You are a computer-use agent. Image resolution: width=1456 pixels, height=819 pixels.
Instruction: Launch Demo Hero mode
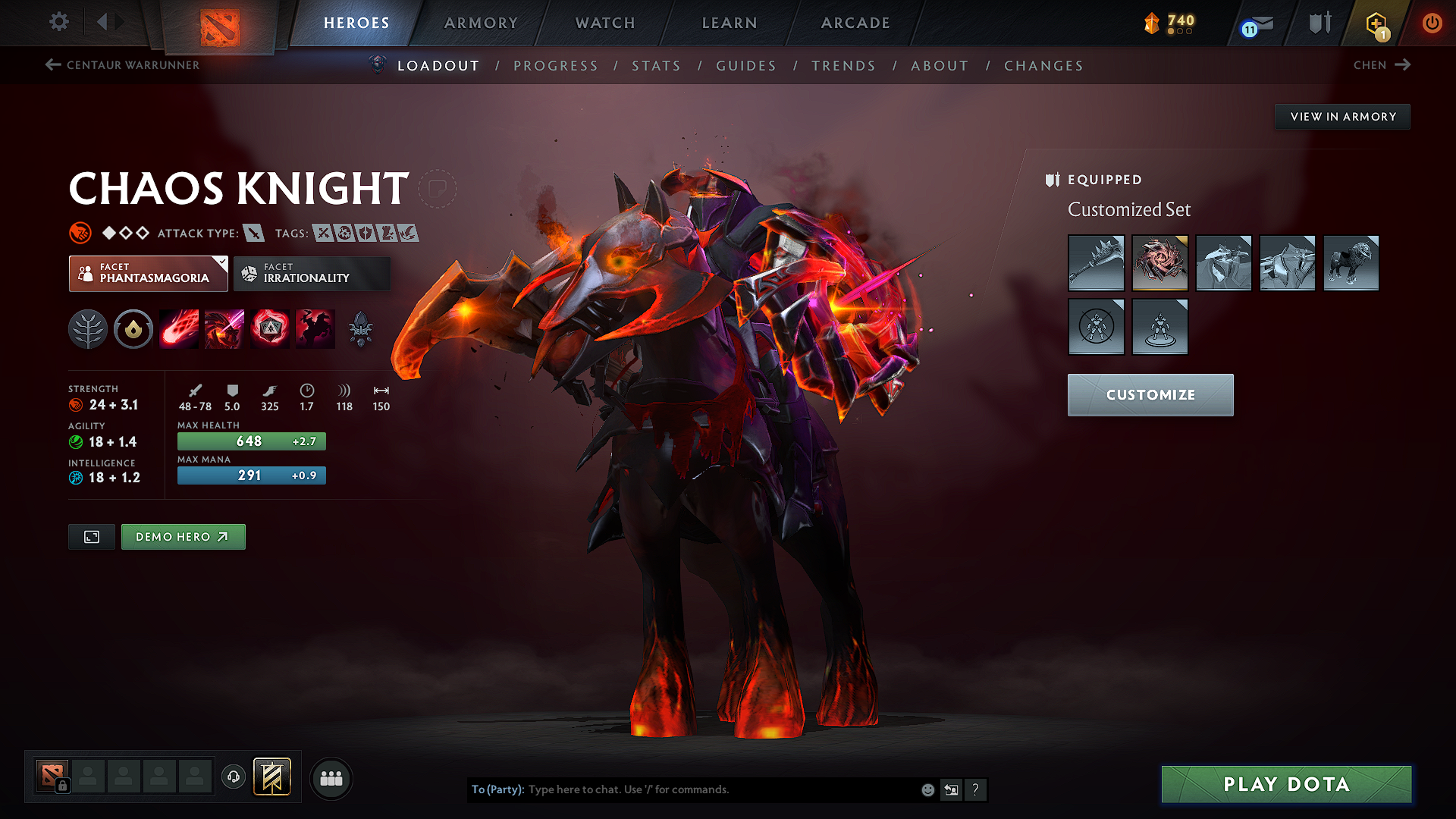click(183, 537)
